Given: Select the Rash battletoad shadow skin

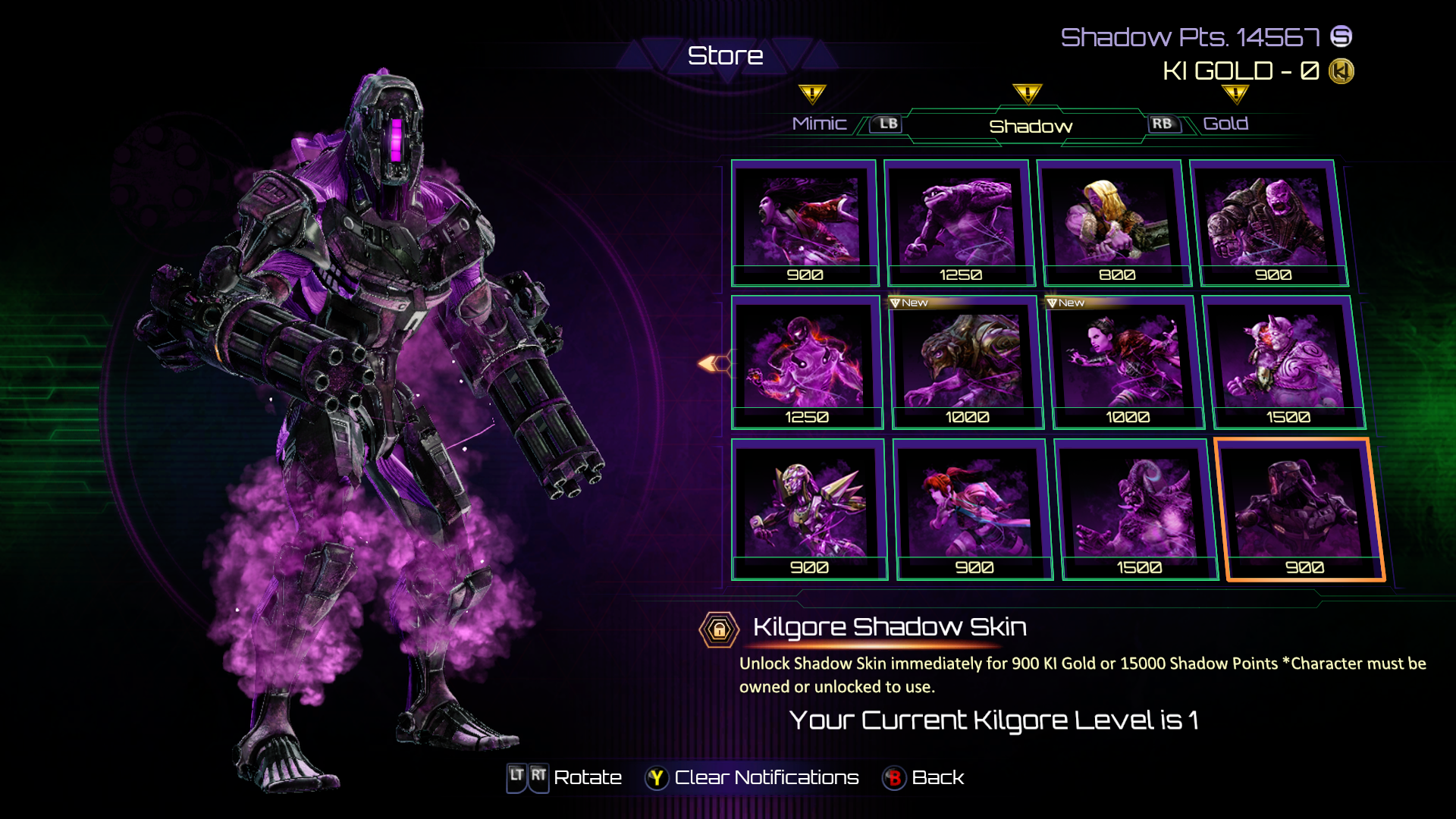Looking at the screenshot, I should [x=959, y=223].
